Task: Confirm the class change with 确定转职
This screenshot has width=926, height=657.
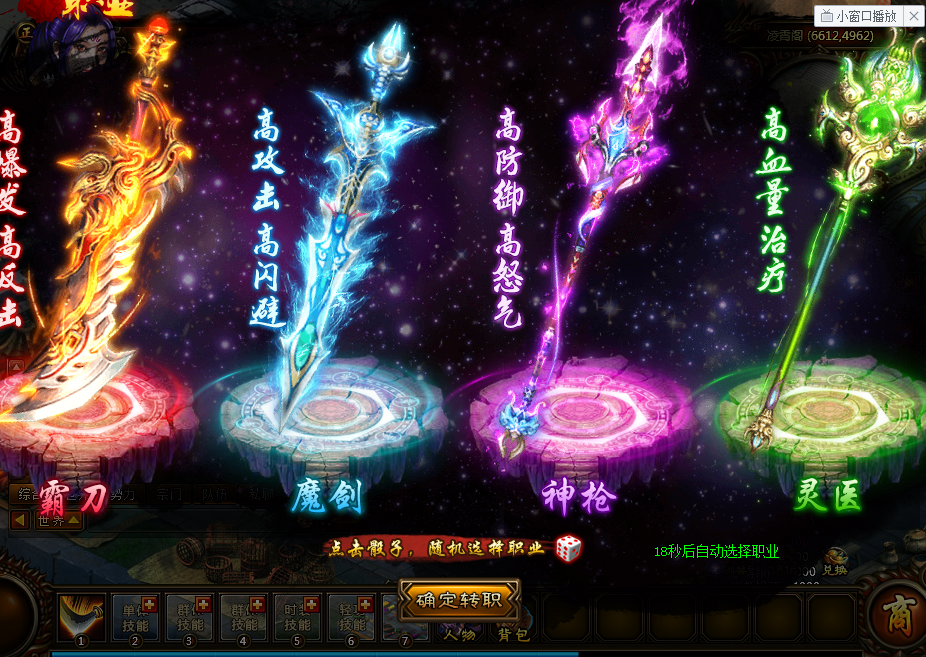Action: [x=460, y=600]
